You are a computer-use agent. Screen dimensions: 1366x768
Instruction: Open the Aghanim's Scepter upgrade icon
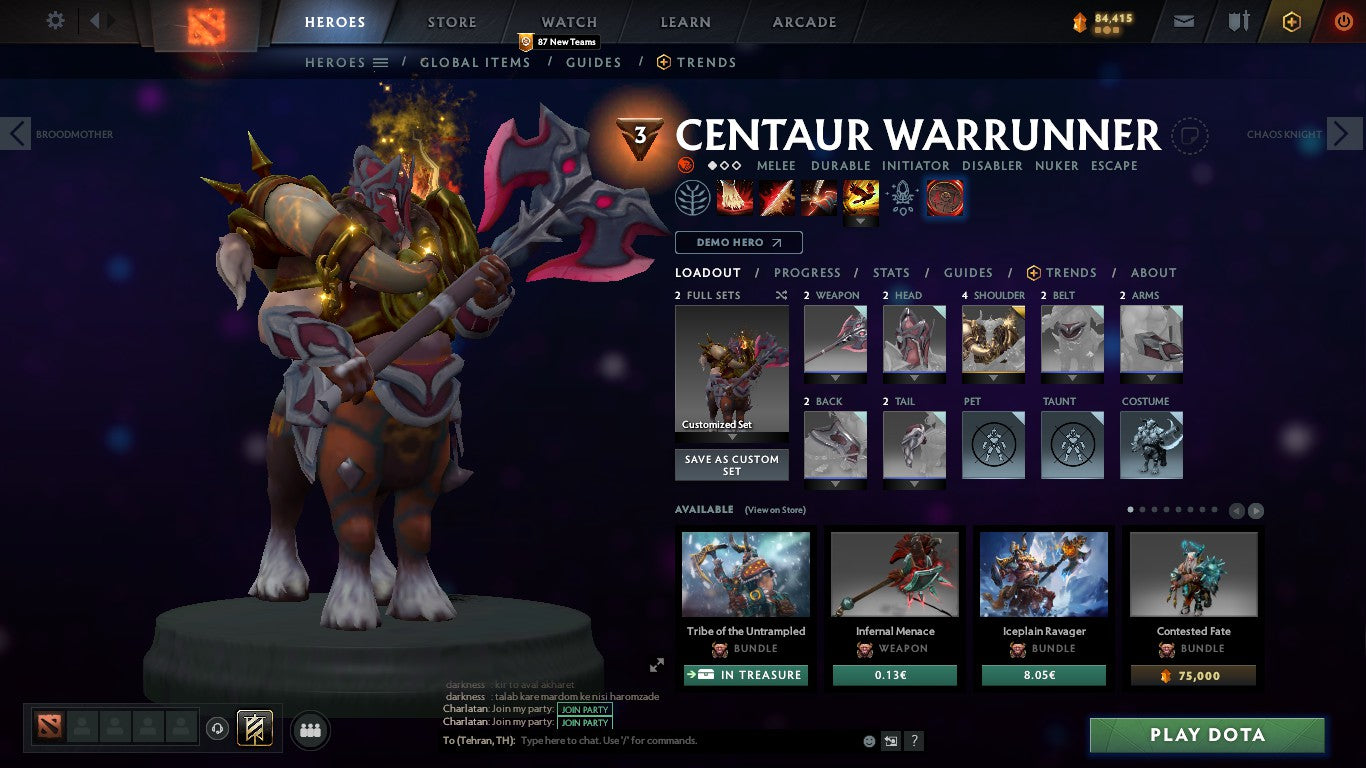coord(903,198)
